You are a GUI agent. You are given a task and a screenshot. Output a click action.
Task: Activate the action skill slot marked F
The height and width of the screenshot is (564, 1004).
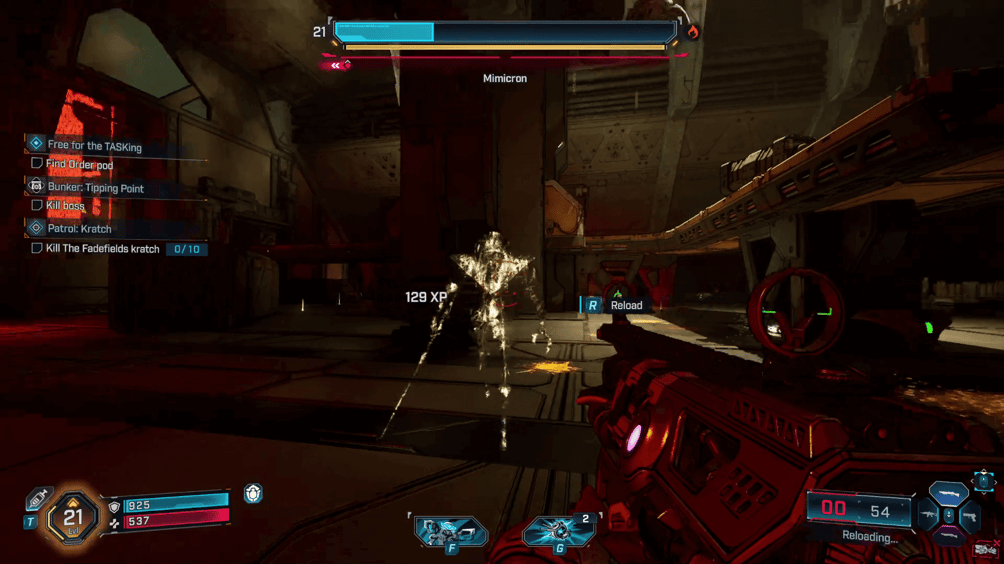[450, 532]
